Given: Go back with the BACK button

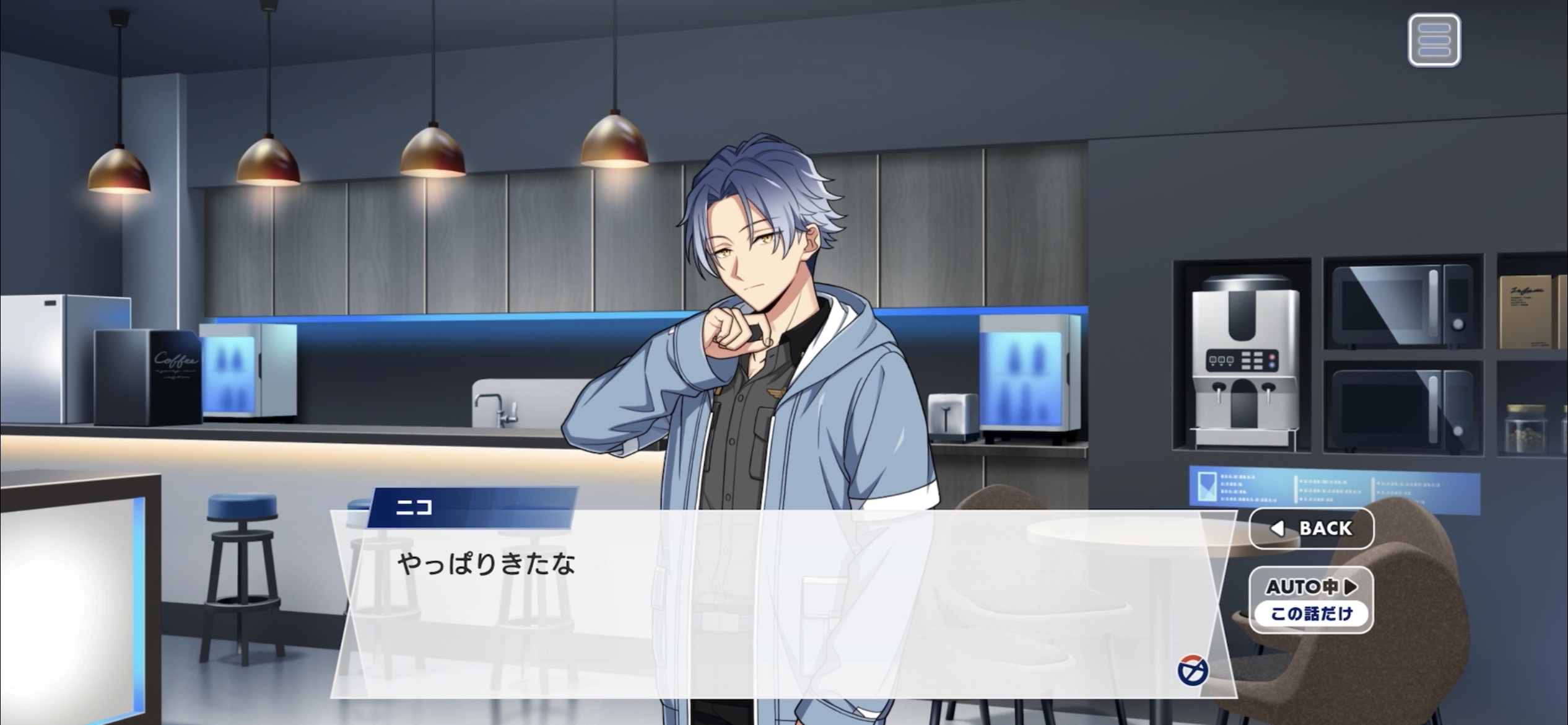Looking at the screenshot, I should (1312, 529).
